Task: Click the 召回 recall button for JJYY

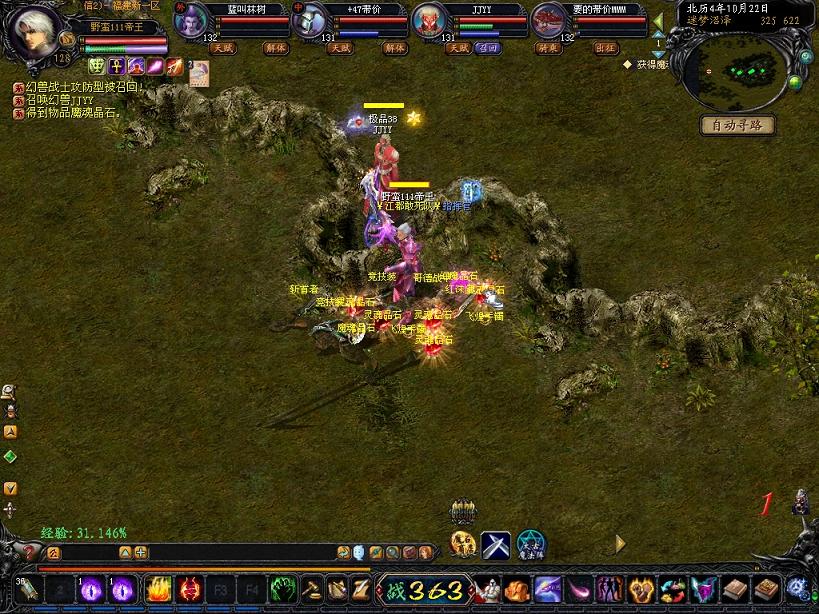Action: click(488, 47)
